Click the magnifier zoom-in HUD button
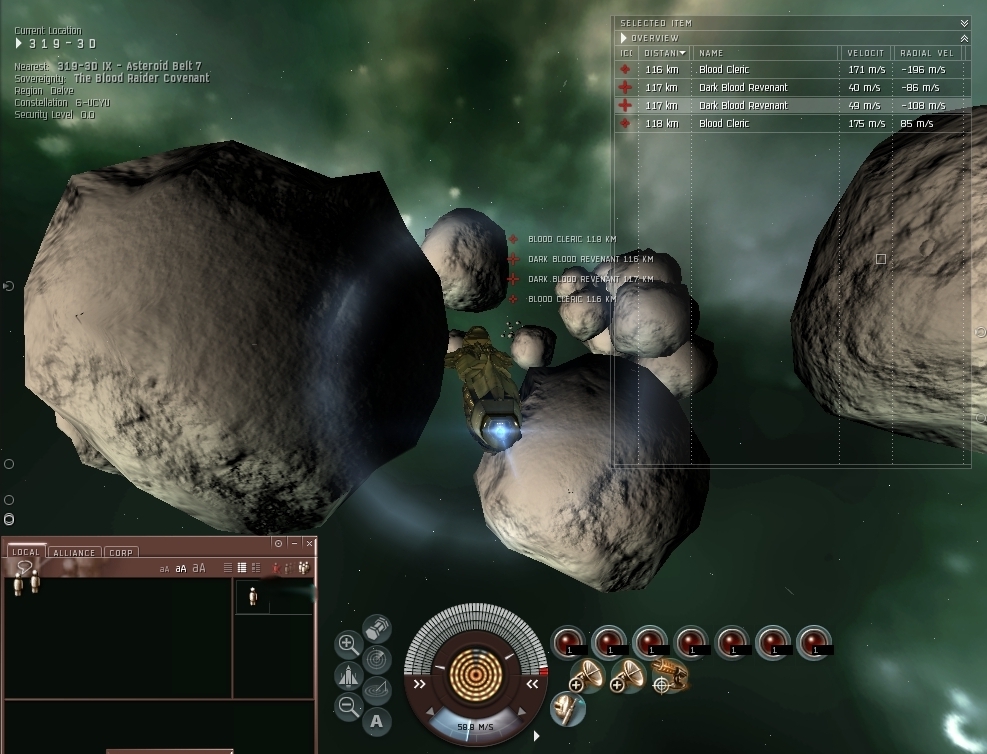The image size is (987, 754). click(348, 644)
